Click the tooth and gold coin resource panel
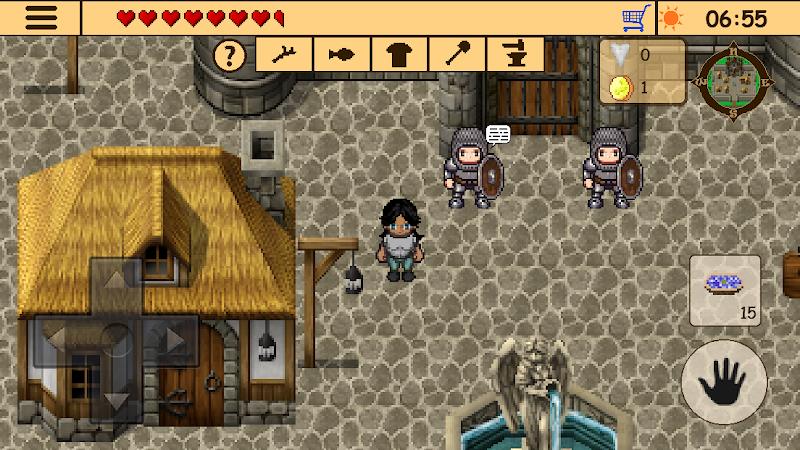The image size is (800, 450). click(x=642, y=70)
